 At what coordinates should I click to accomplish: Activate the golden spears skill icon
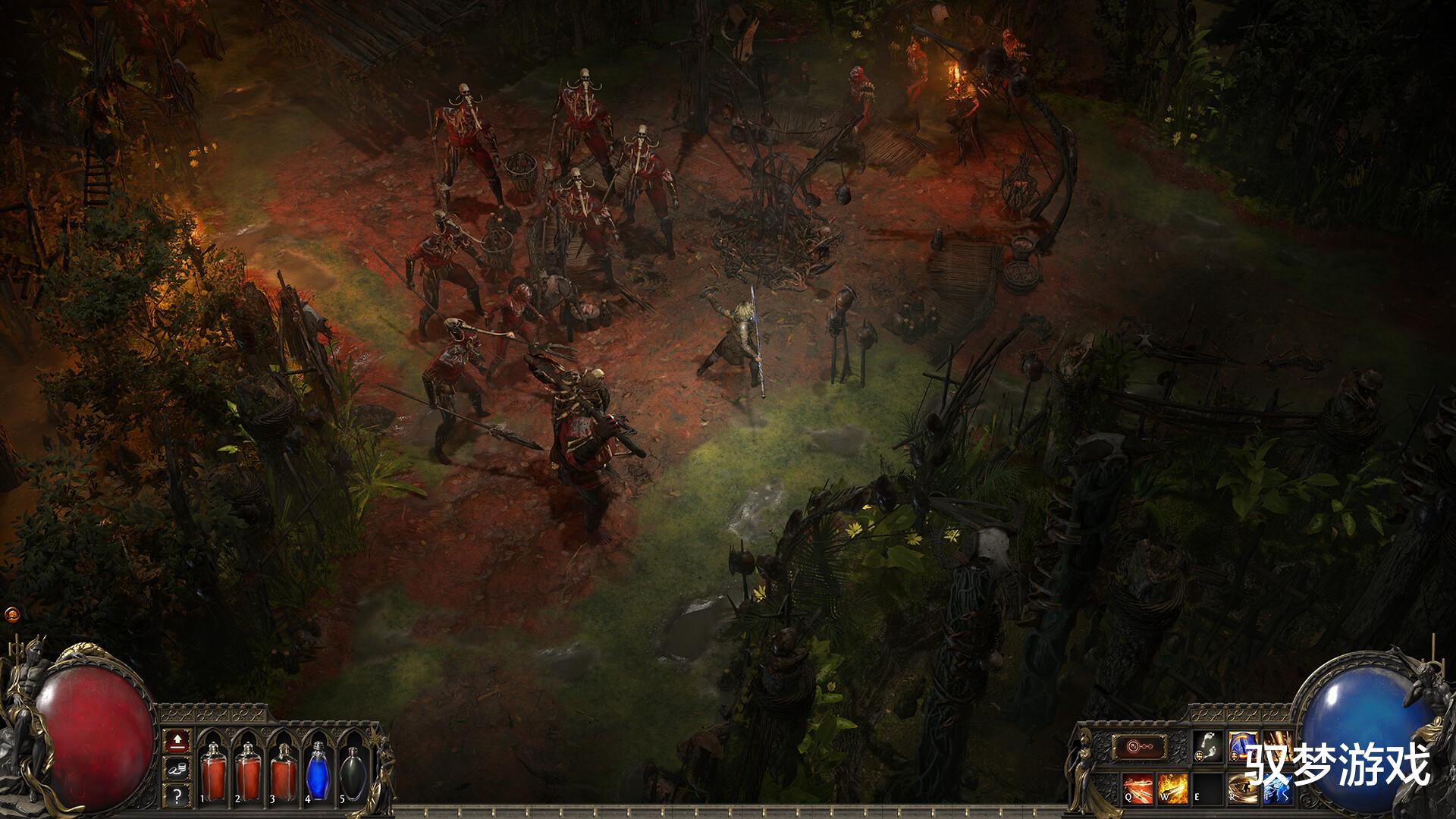(1279, 747)
